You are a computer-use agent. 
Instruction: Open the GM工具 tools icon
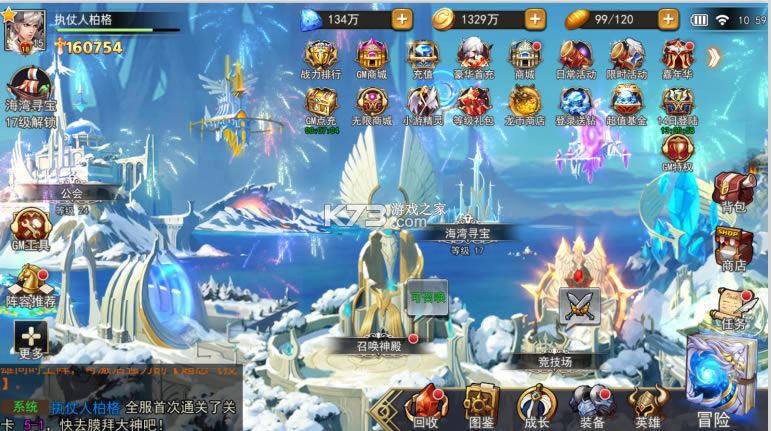click(30, 232)
